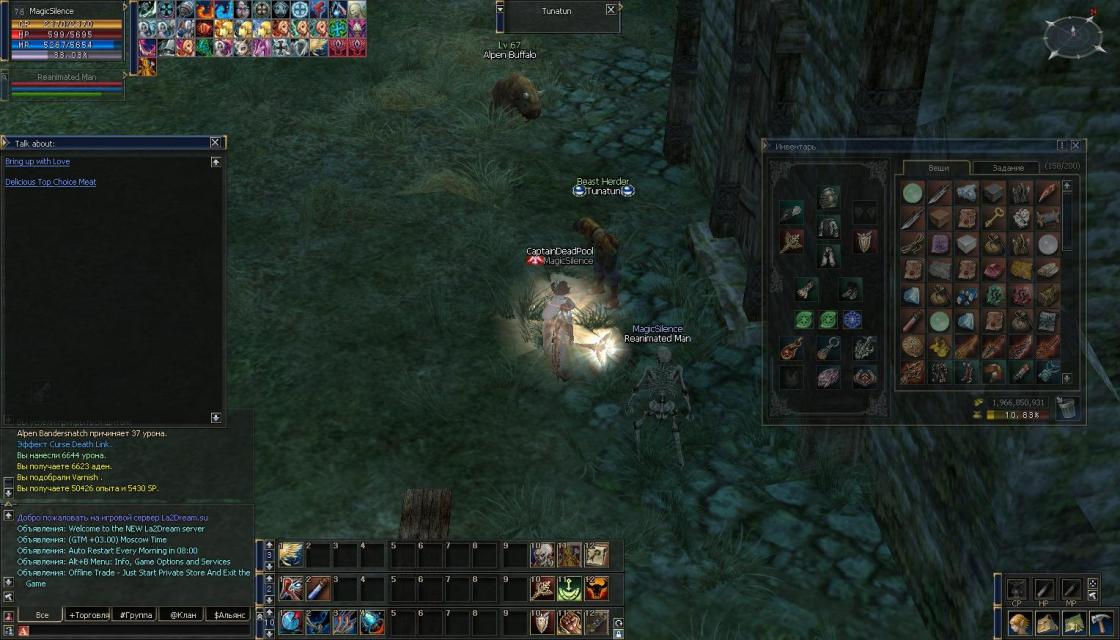
Task: Select the equipped shield slot
Action: pyautogui.click(x=864, y=241)
